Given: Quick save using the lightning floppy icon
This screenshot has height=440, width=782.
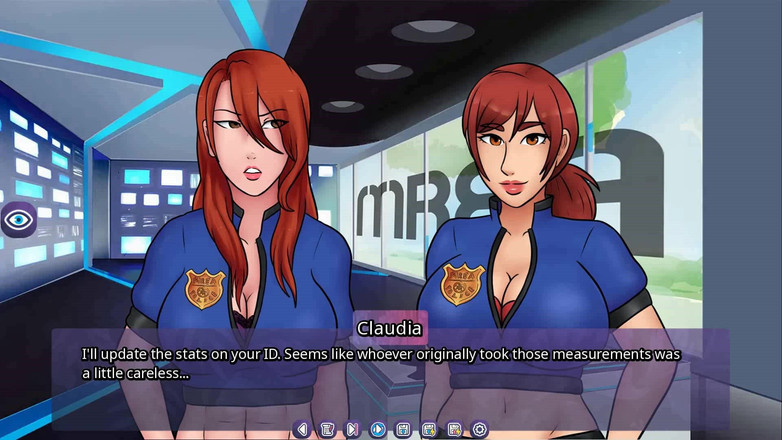Looking at the screenshot, I should (429, 429).
